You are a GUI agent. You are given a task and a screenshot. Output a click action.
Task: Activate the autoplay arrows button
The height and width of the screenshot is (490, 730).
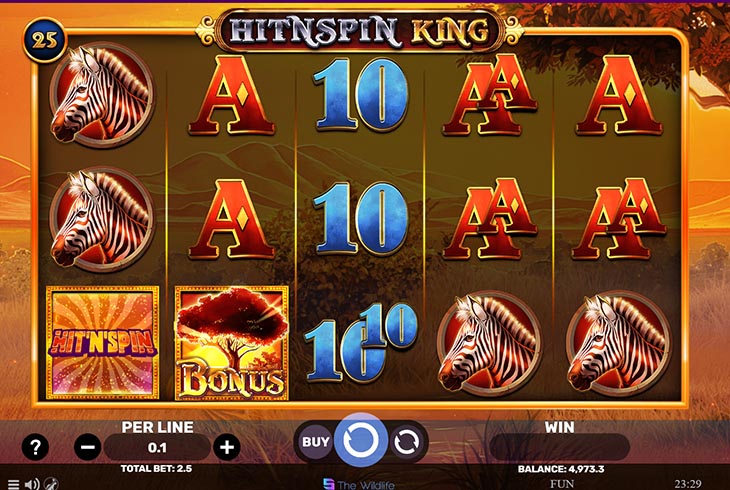pyautogui.click(x=406, y=440)
